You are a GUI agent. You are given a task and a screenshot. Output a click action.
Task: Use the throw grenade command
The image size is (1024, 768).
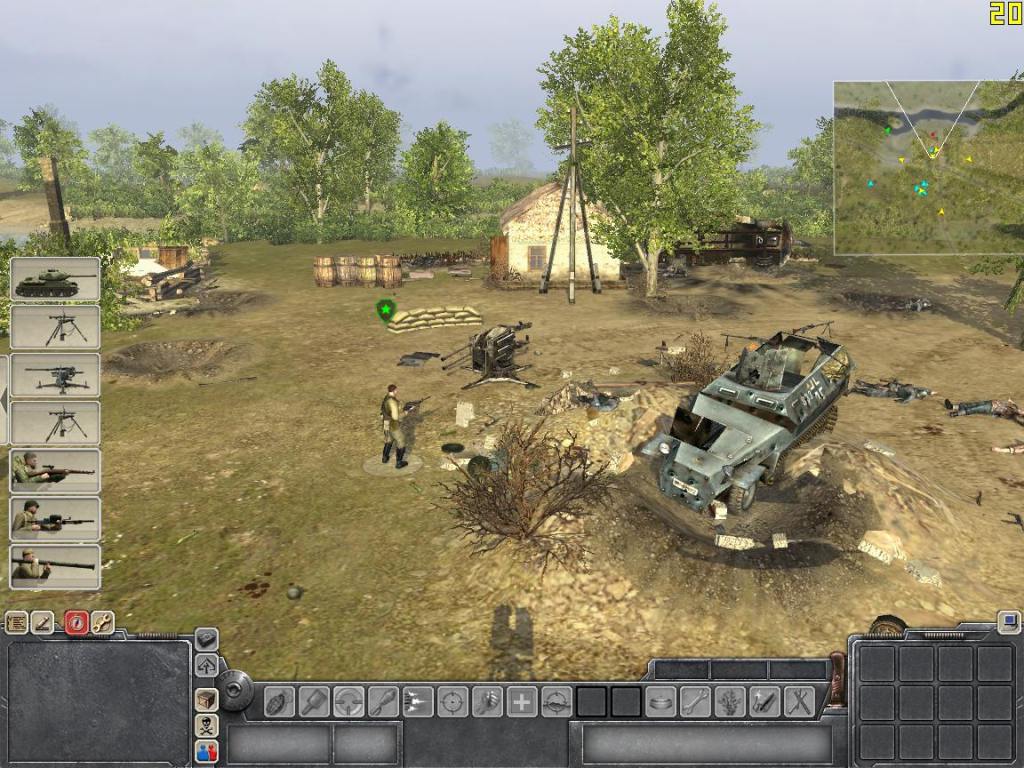point(279,701)
